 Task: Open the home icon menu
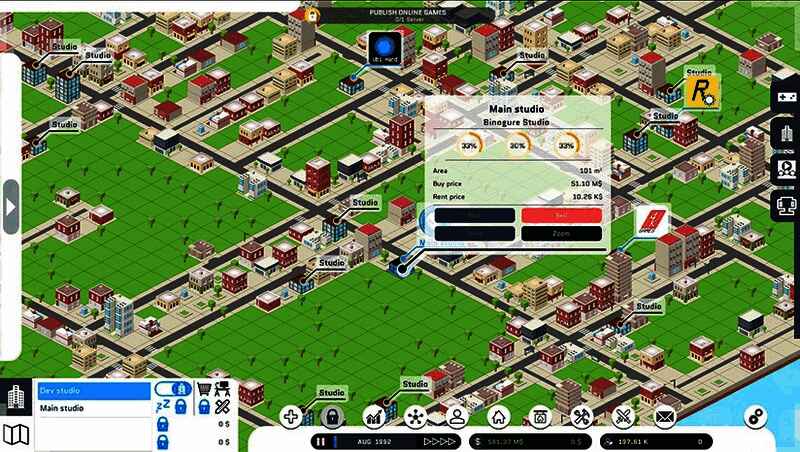pos(499,417)
